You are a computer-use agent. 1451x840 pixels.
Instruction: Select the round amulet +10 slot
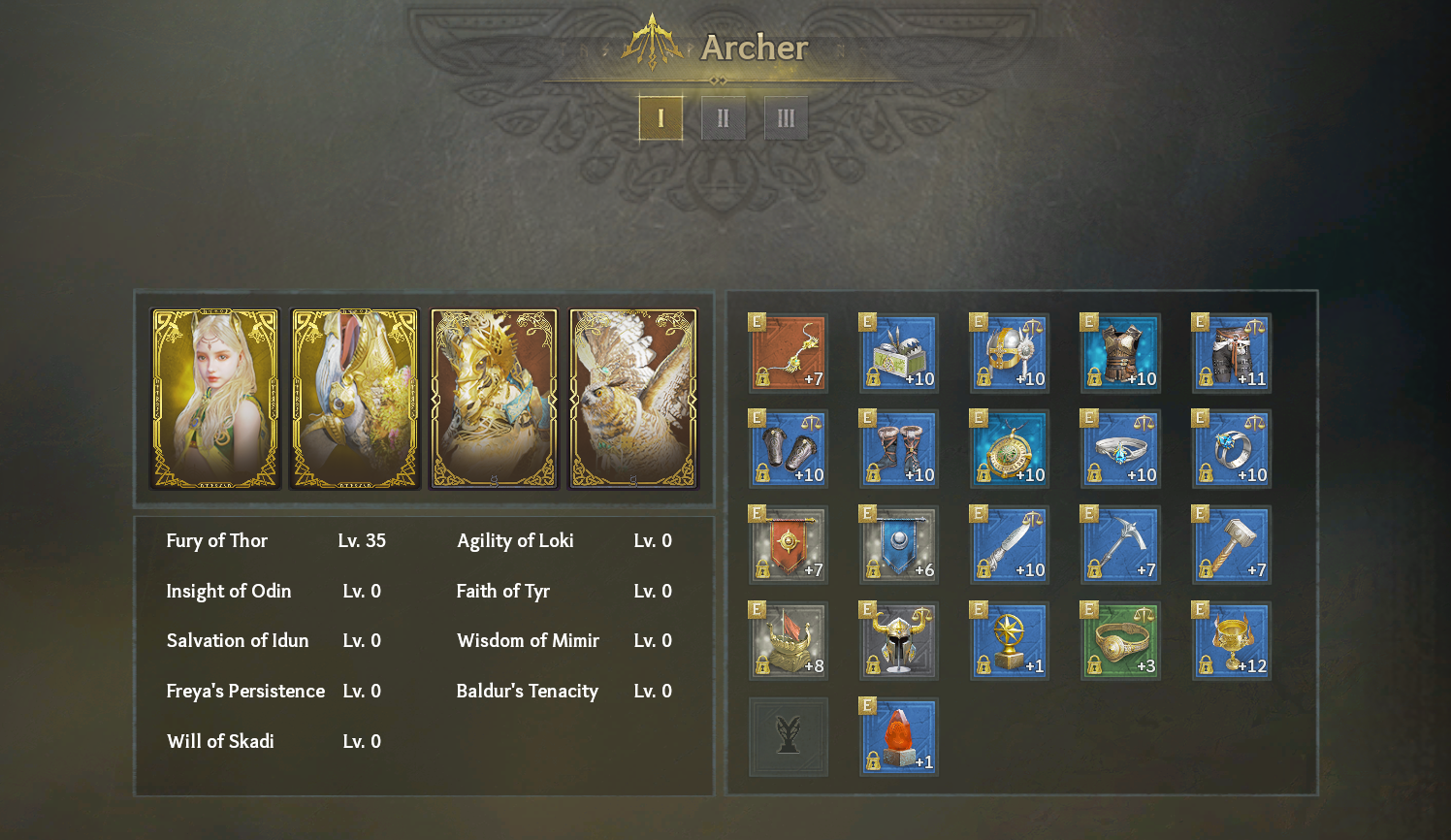click(x=1010, y=449)
